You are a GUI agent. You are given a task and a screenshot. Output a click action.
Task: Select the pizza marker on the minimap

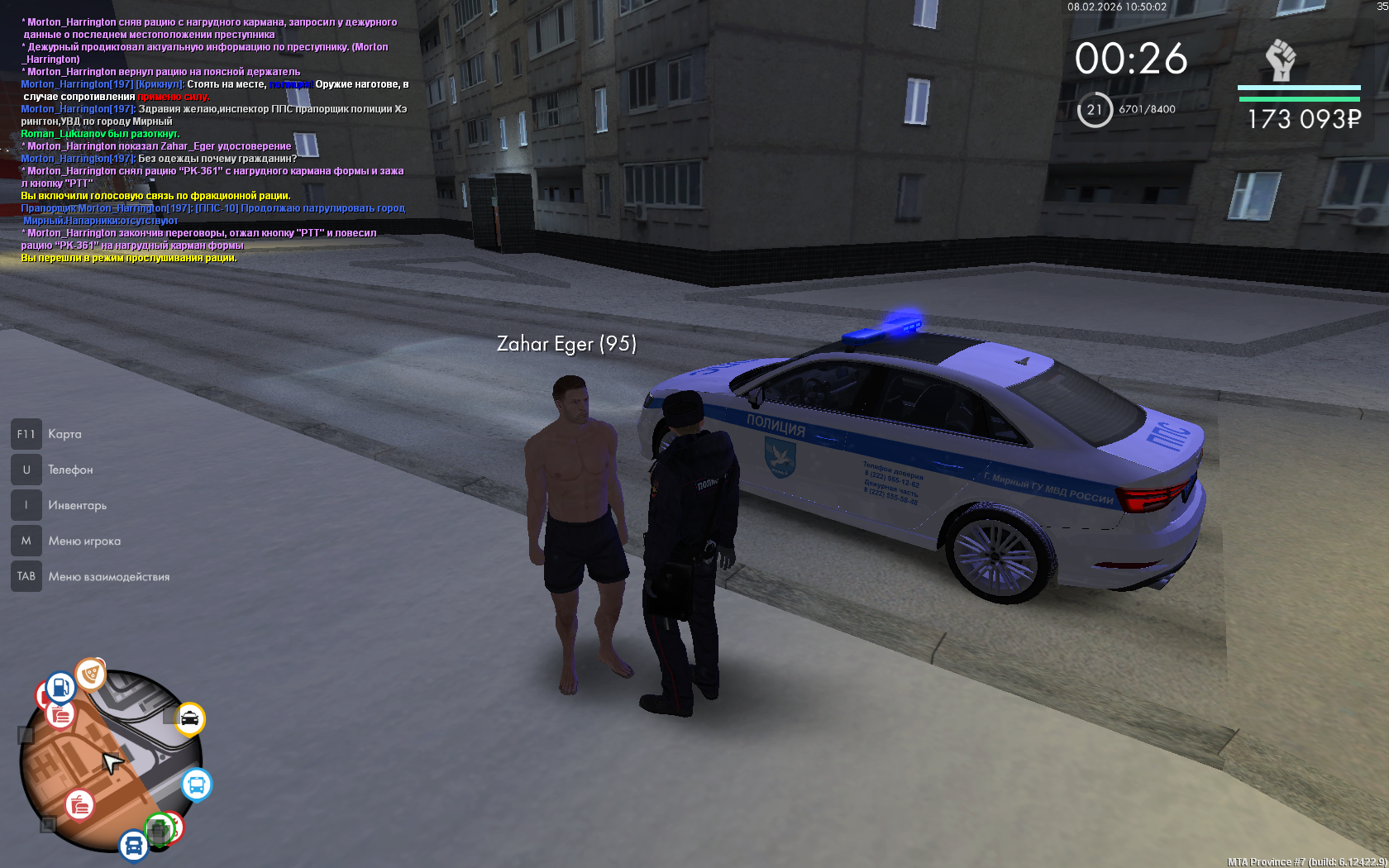[91, 675]
